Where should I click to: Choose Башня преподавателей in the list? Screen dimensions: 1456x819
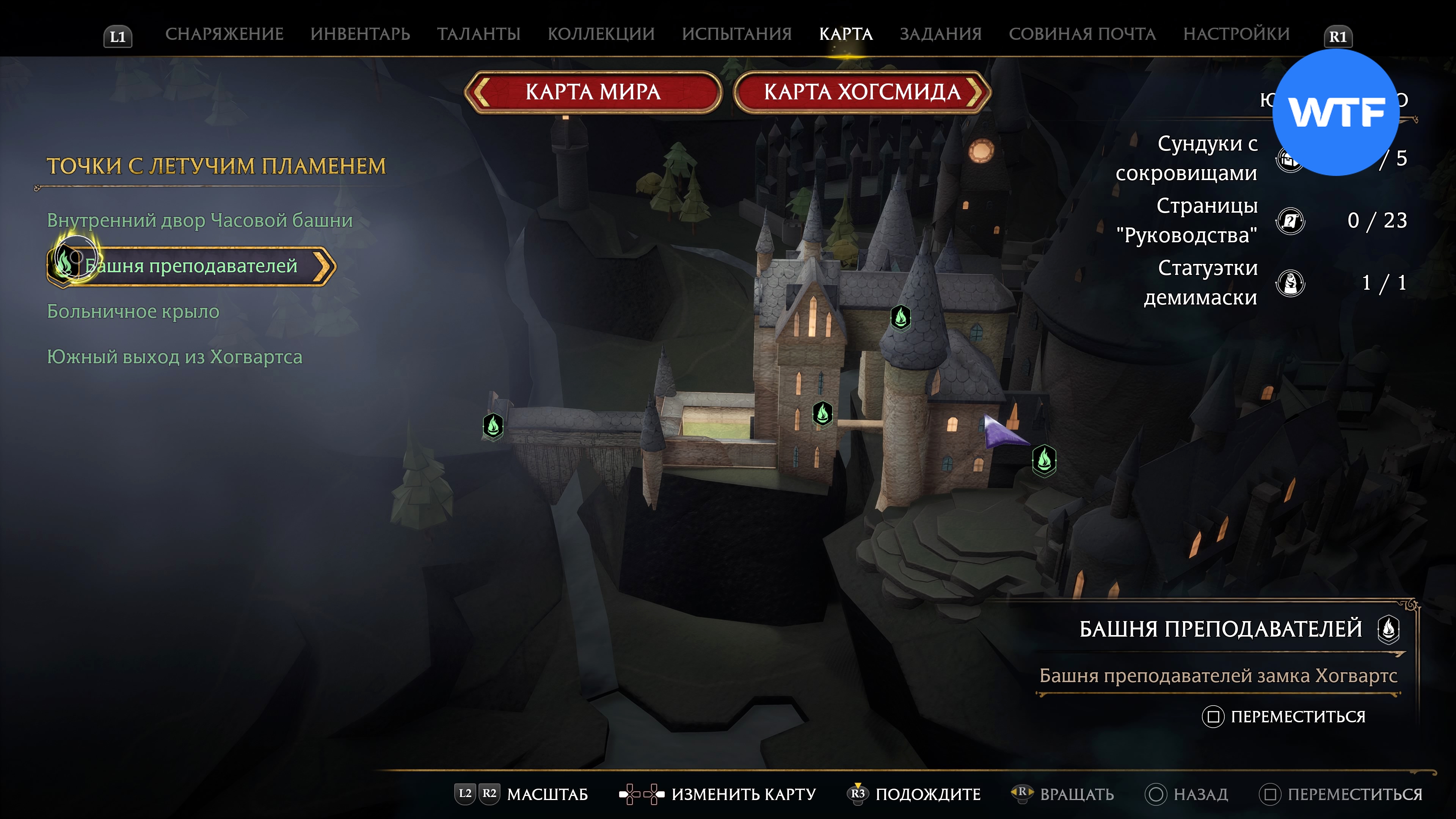click(x=191, y=266)
